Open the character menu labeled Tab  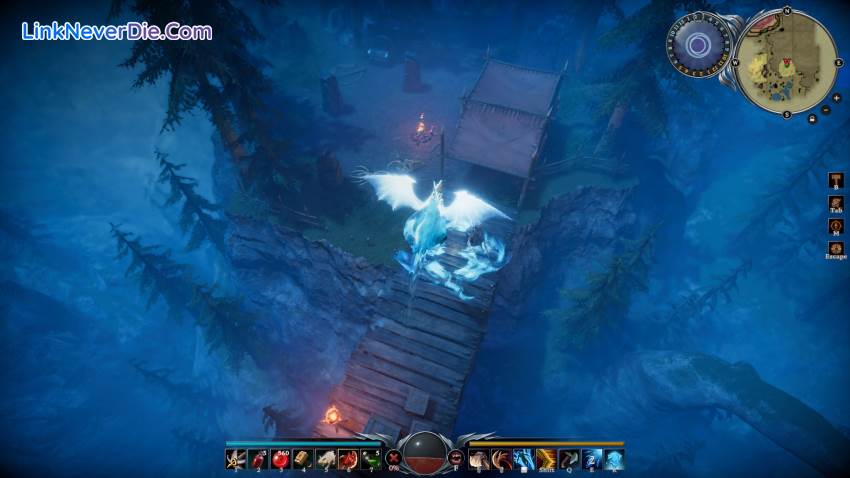(x=836, y=203)
